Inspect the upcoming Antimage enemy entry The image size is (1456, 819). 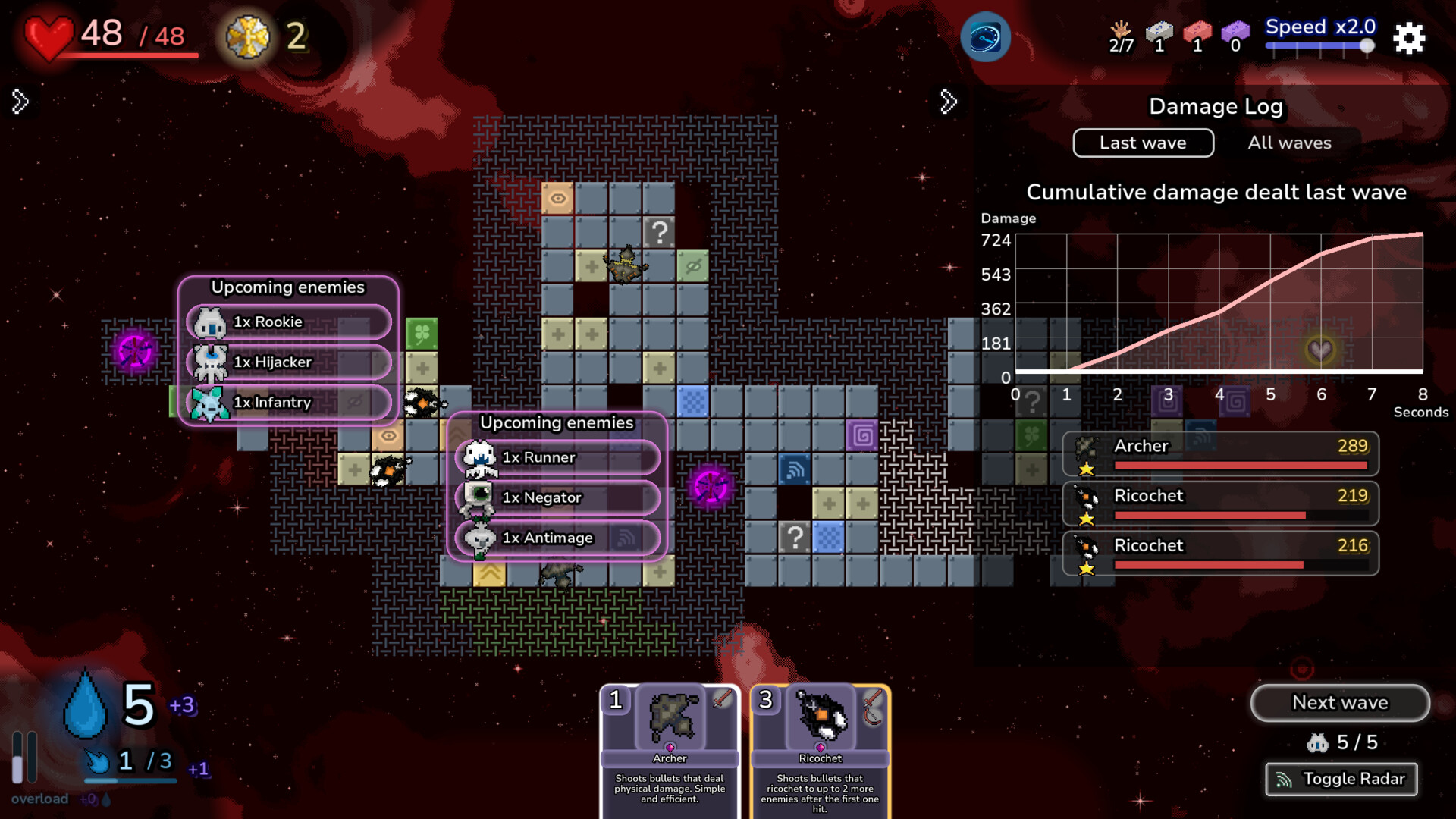(x=557, y=538)
